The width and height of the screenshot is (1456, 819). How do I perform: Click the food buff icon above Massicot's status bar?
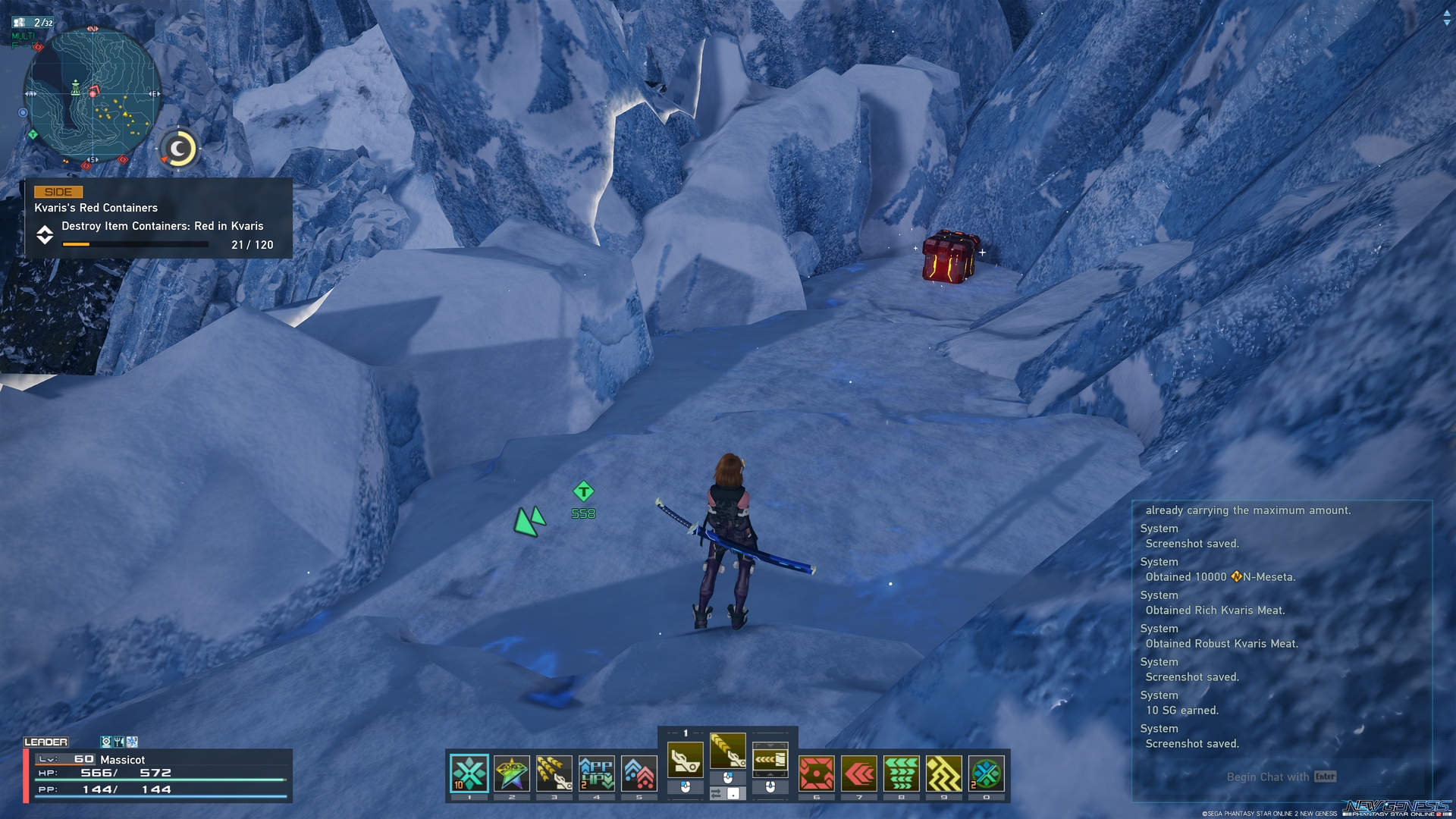tap(119, 742)
